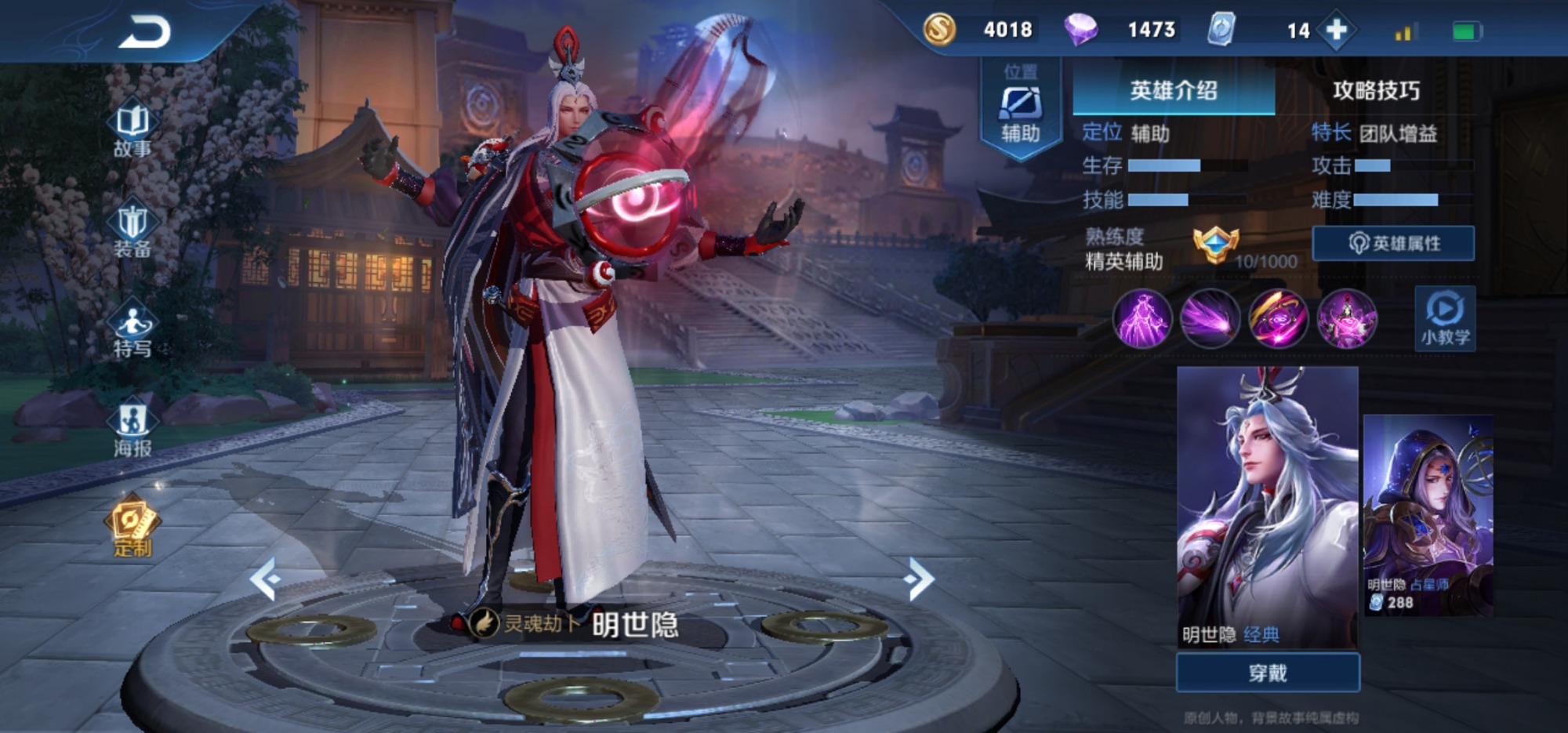Open the 特写 close-up view
The image size is (1568, 733).
coord(132,329)
